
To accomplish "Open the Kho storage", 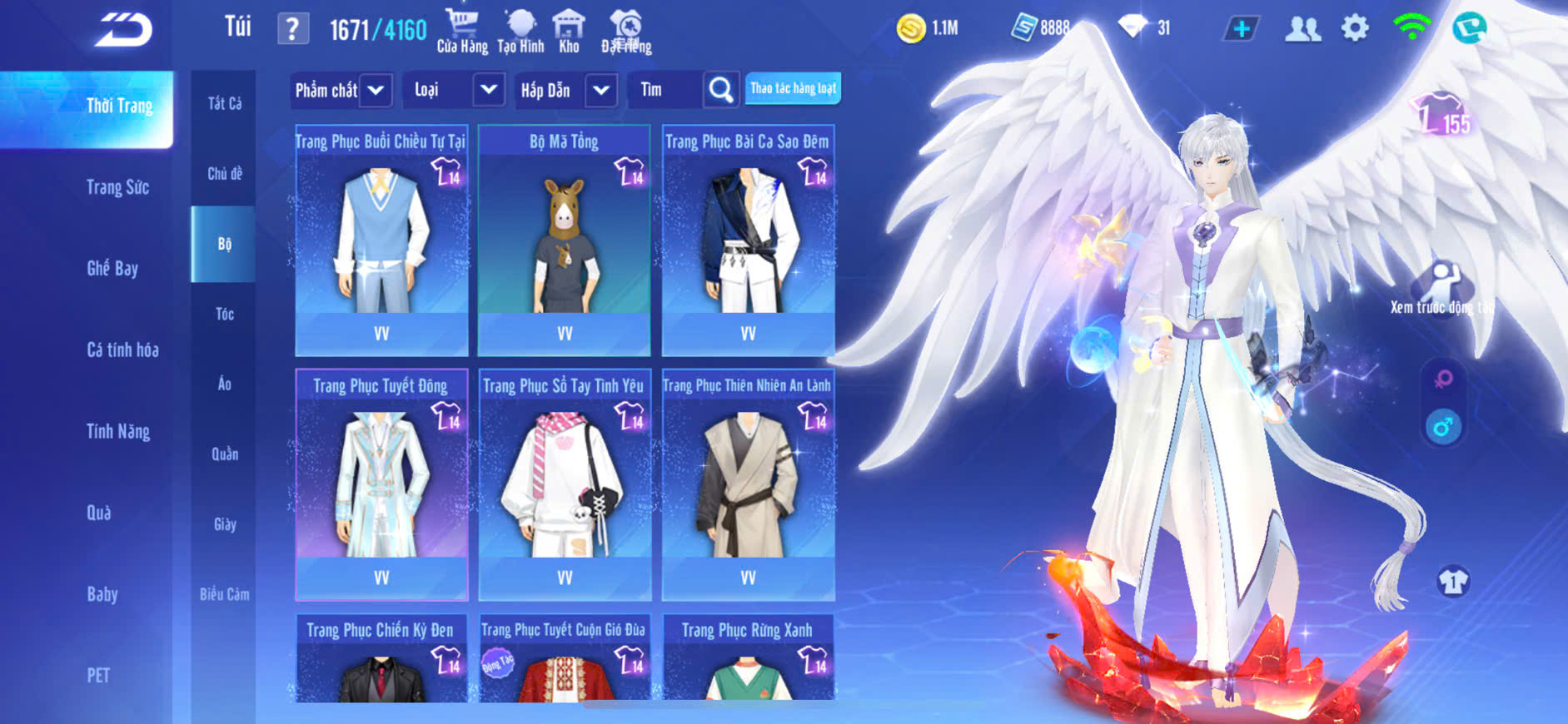I will [569, 32].
